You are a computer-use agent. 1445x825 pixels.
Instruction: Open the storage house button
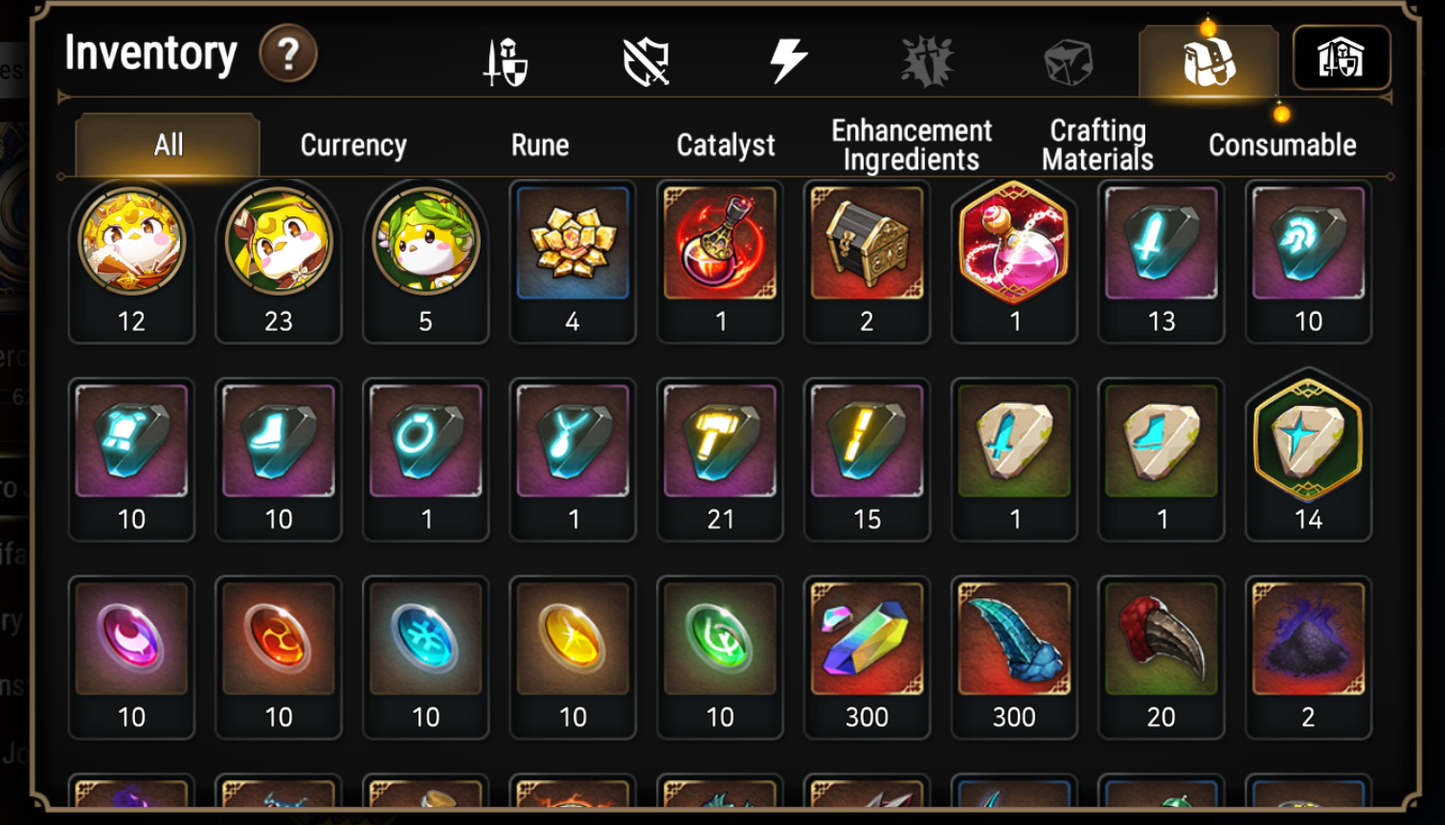(x=1341, y=59)
